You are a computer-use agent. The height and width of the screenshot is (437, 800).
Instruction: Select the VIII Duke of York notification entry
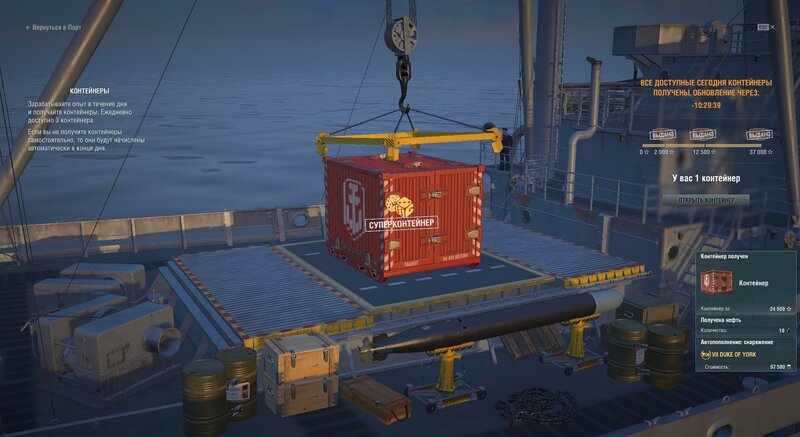(x=736, y=354)
